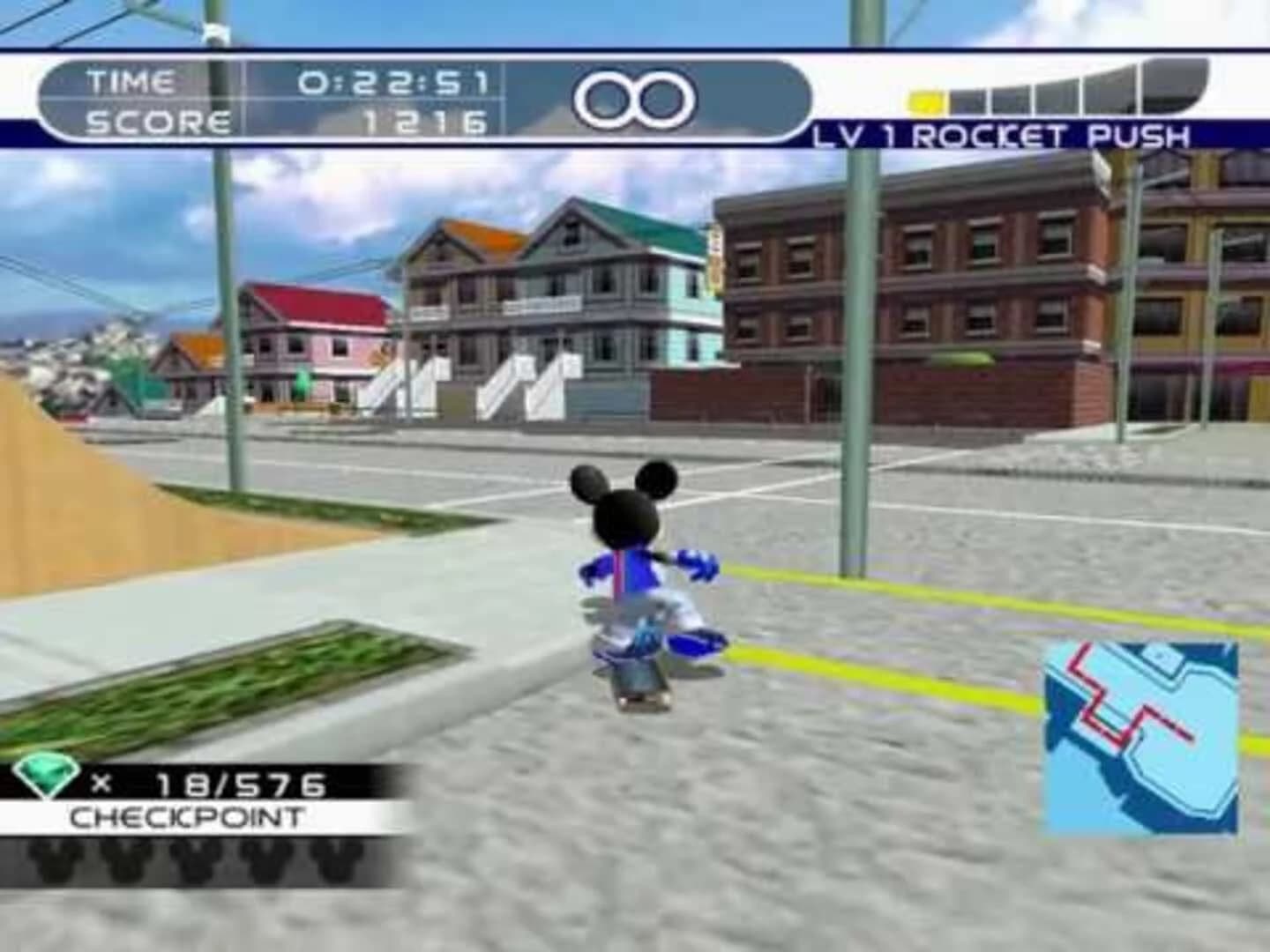This screenshot has width=1270, height=952.
Task: Click Mickey riding the skateboard
Action: point(644,573)
